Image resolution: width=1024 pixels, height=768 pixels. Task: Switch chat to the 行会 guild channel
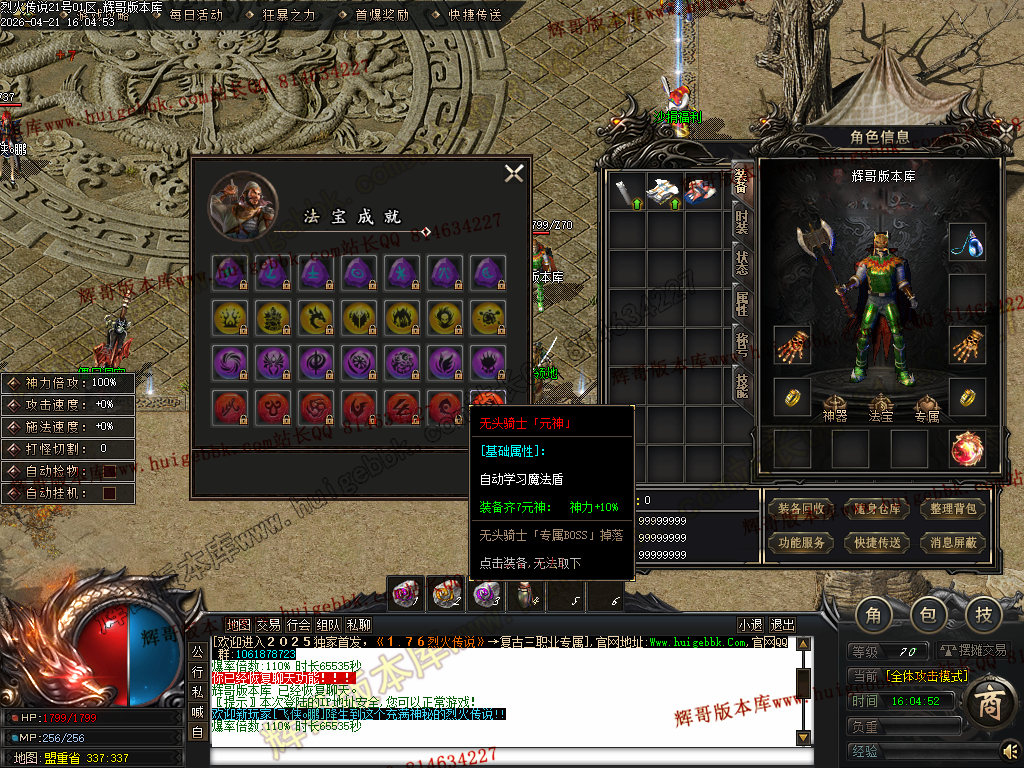[x=298, y=625]
